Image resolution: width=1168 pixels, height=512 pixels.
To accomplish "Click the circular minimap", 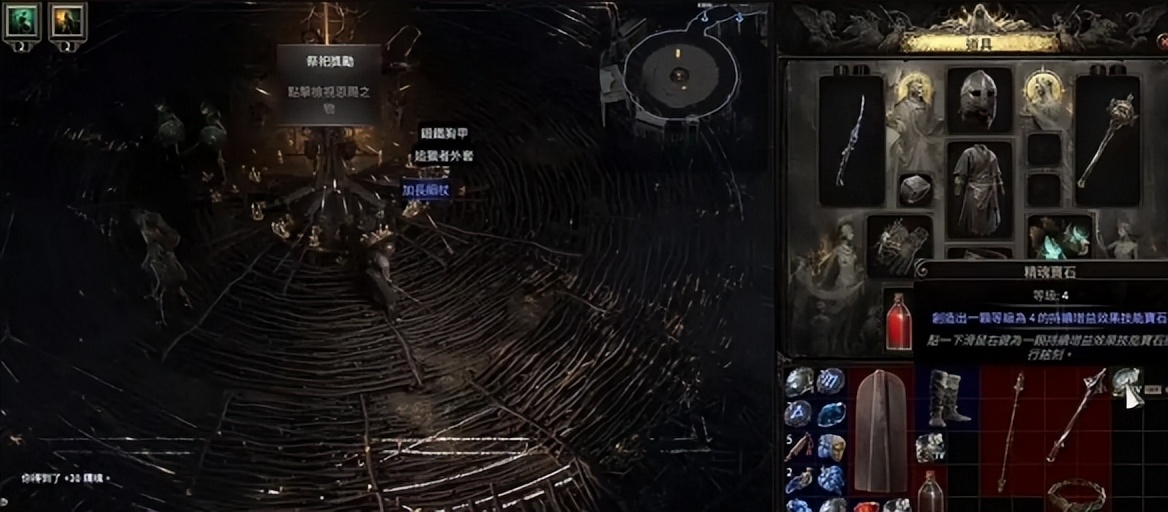I will point(679,74).
